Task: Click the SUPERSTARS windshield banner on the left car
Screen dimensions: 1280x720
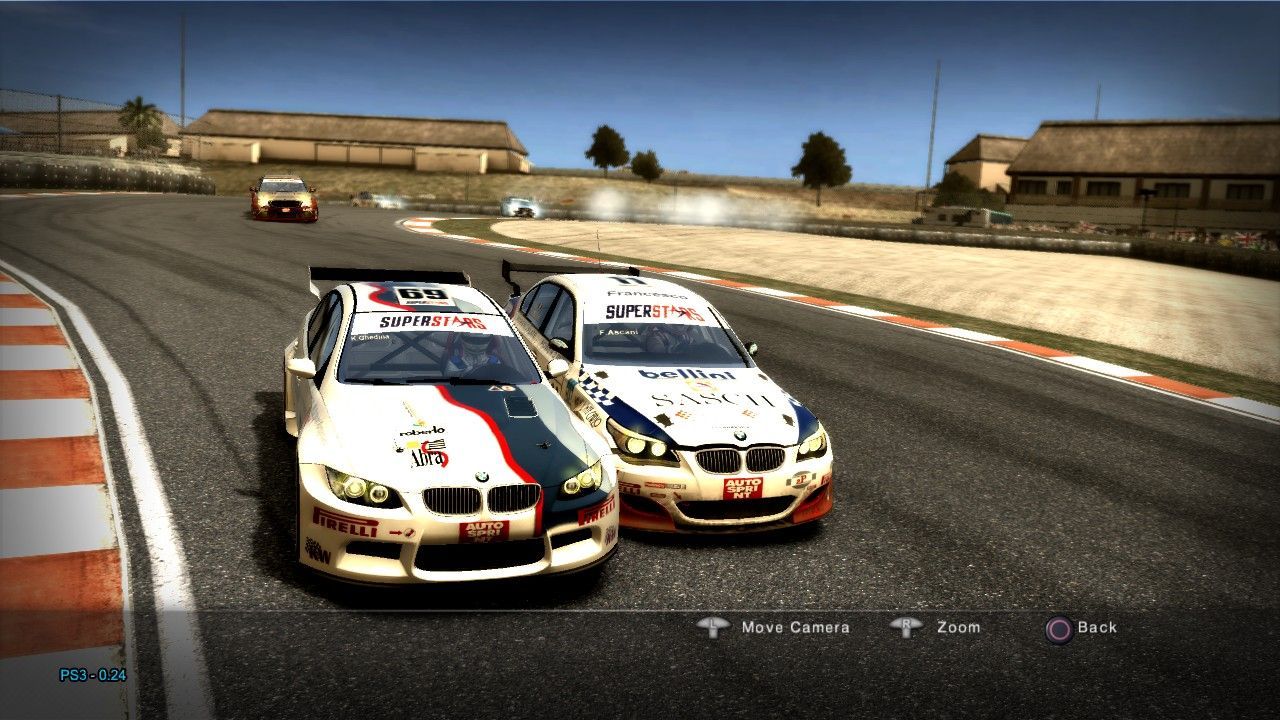Action: pos(432,323)
